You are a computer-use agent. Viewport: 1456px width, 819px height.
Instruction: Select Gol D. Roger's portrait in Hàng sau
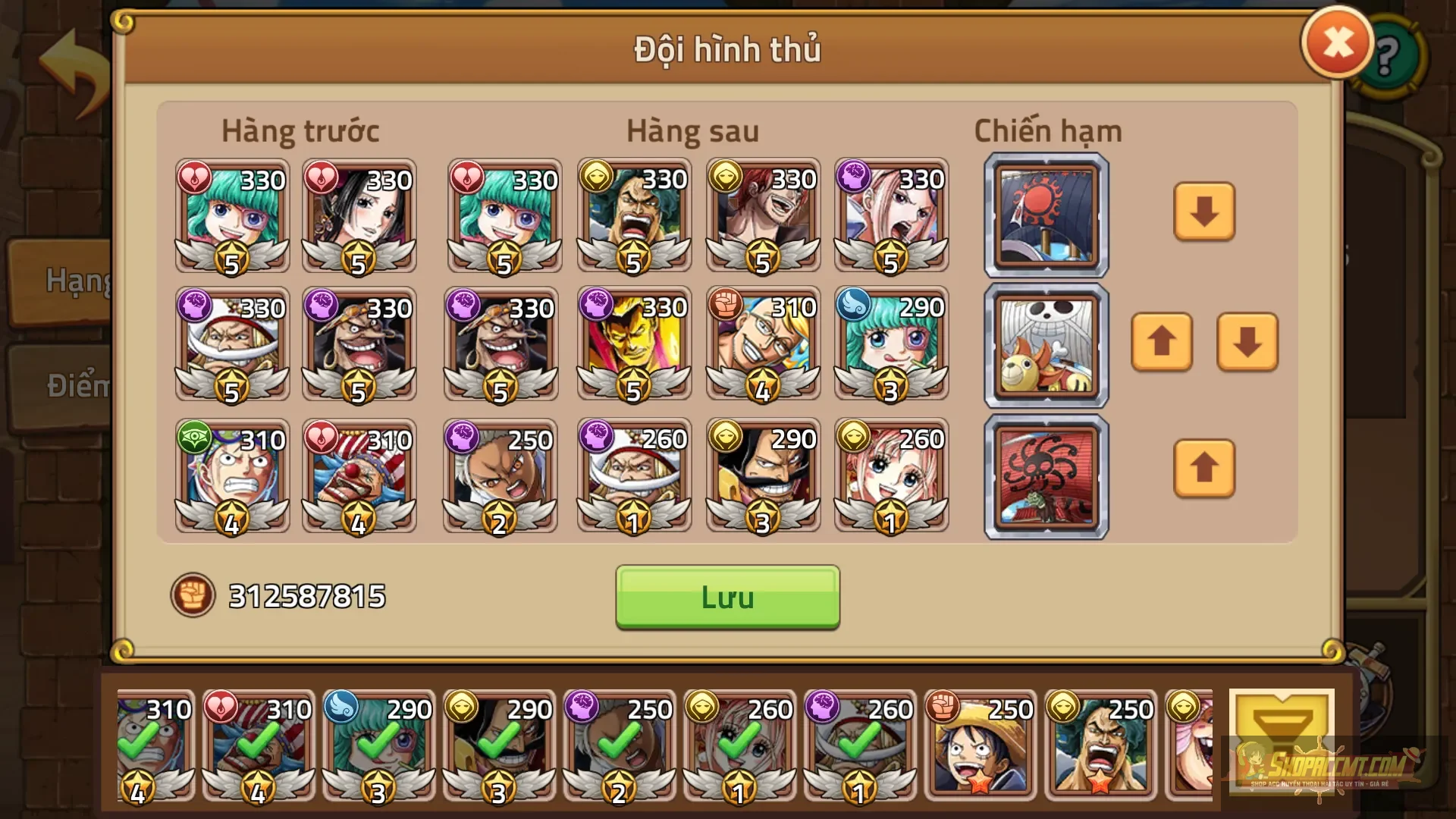(762, 474)
